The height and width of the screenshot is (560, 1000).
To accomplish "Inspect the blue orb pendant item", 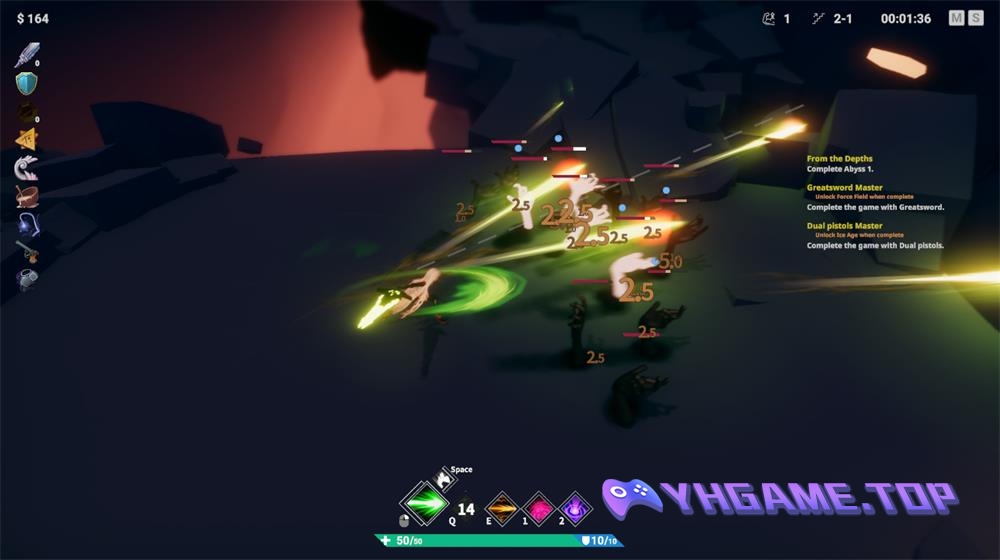I will tap(27, 224).
